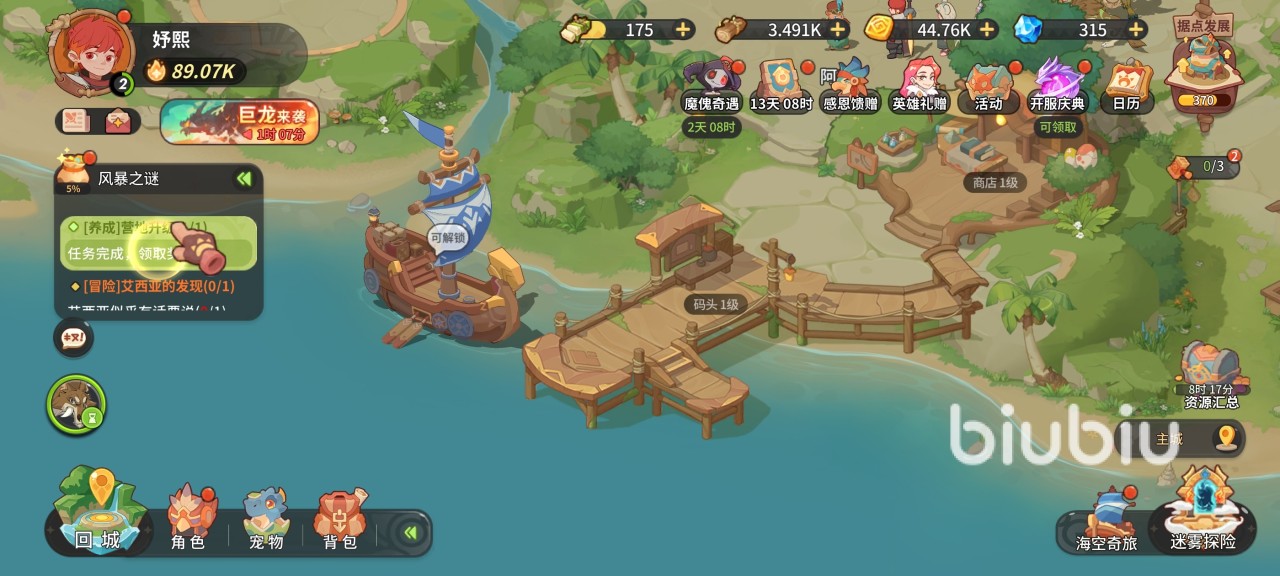Image resolution: width=1280 pixels, height=576 pixels.
Task: Tap the 巨龙来袭 dragon event banner
Action: (240, 121)
